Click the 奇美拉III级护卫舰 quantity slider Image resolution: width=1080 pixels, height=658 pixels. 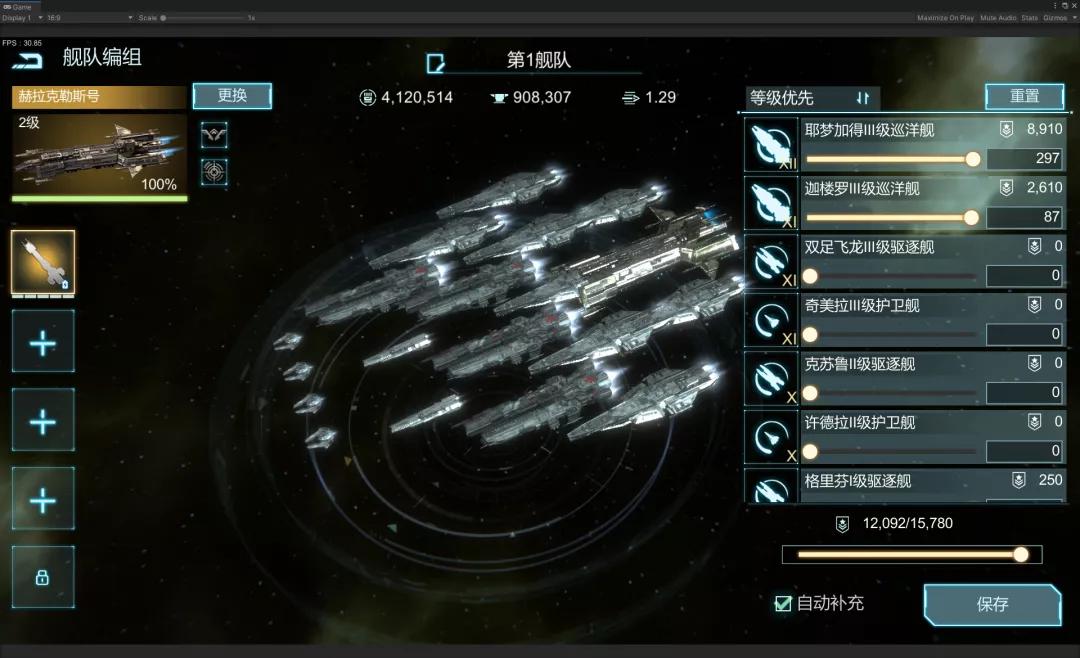892,335
